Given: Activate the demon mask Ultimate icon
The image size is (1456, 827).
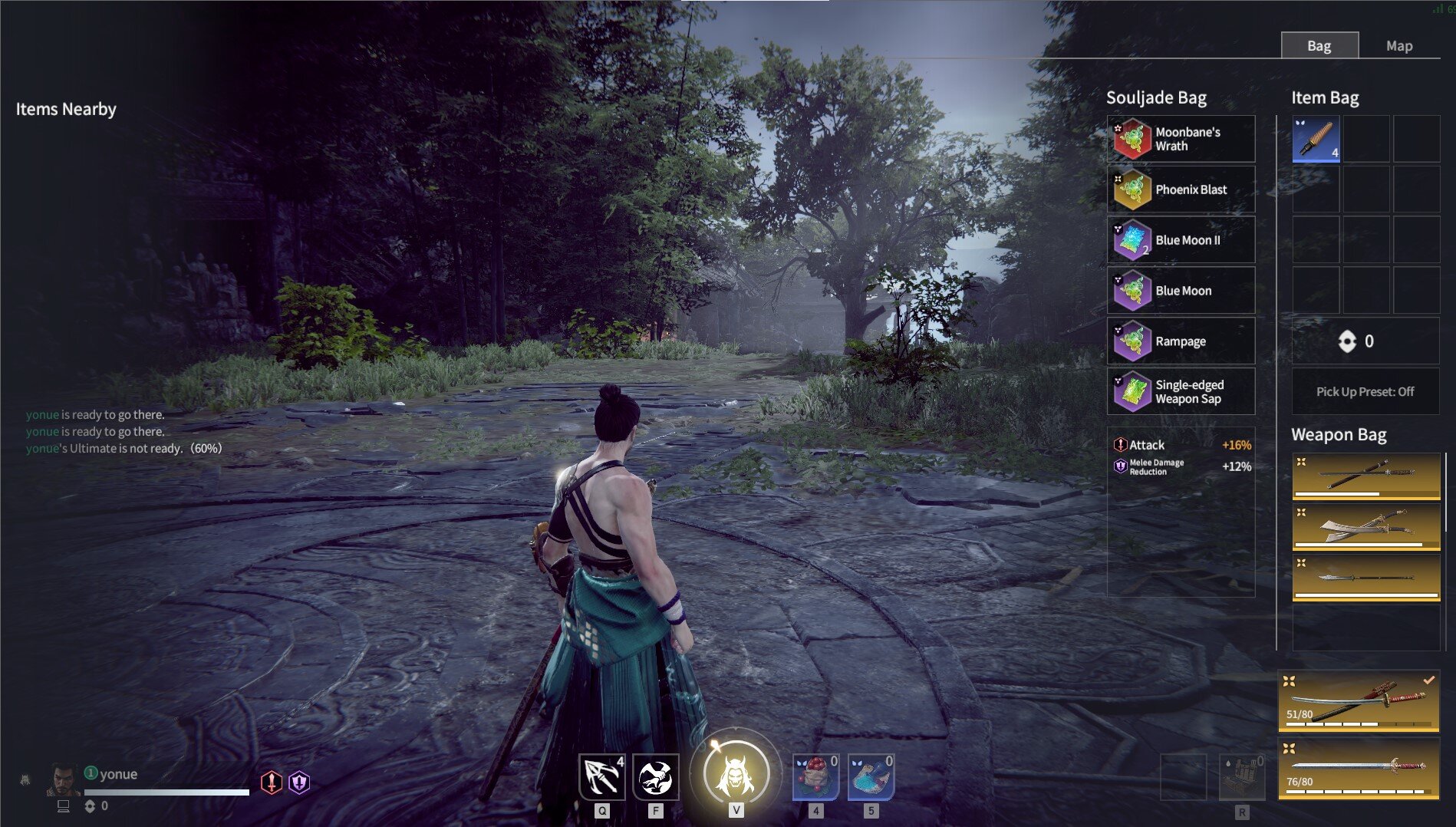Looking at the screenshot, I should [x=736, y=773].
